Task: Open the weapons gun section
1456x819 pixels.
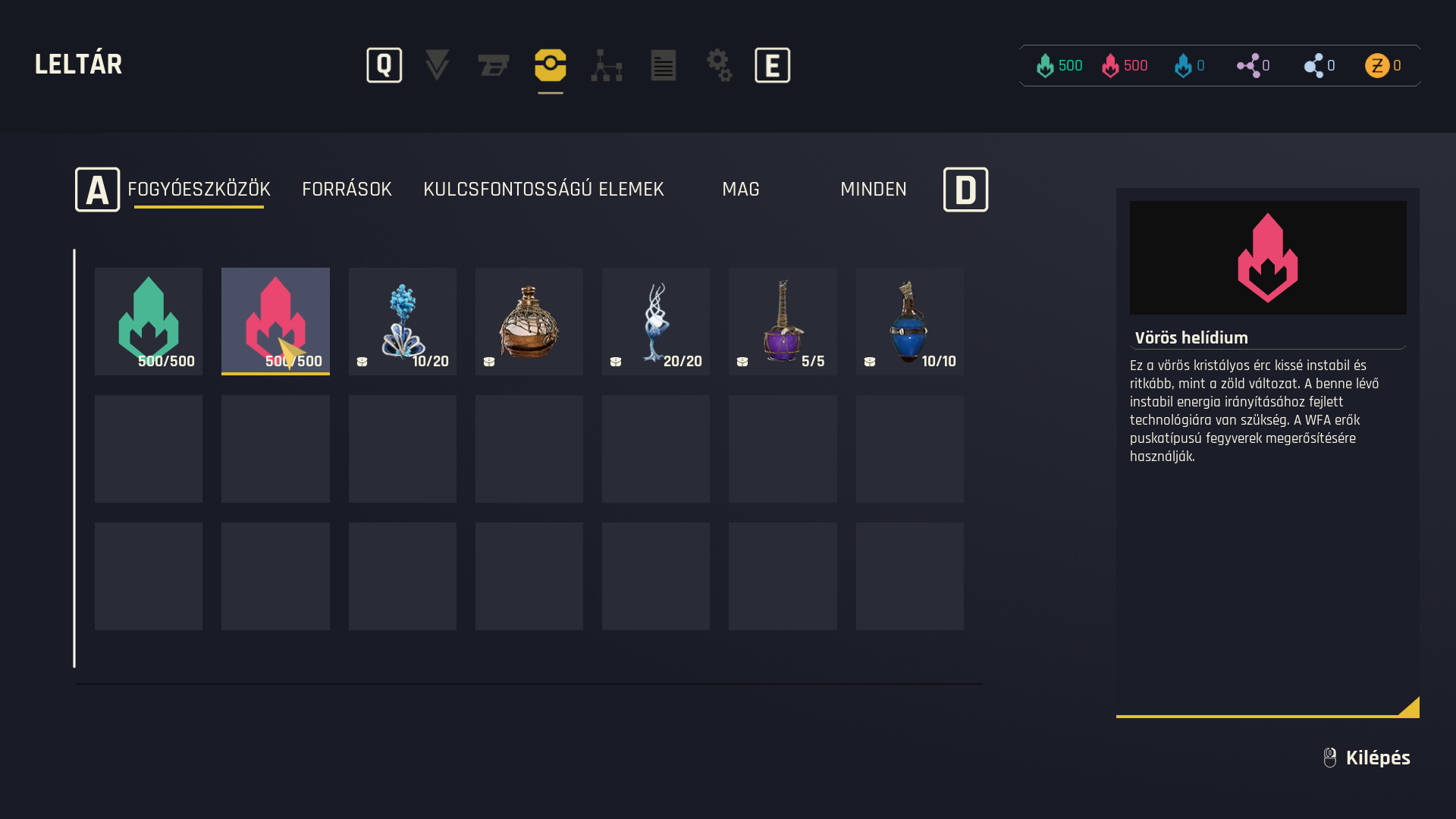Action: (x=494, y=65)
